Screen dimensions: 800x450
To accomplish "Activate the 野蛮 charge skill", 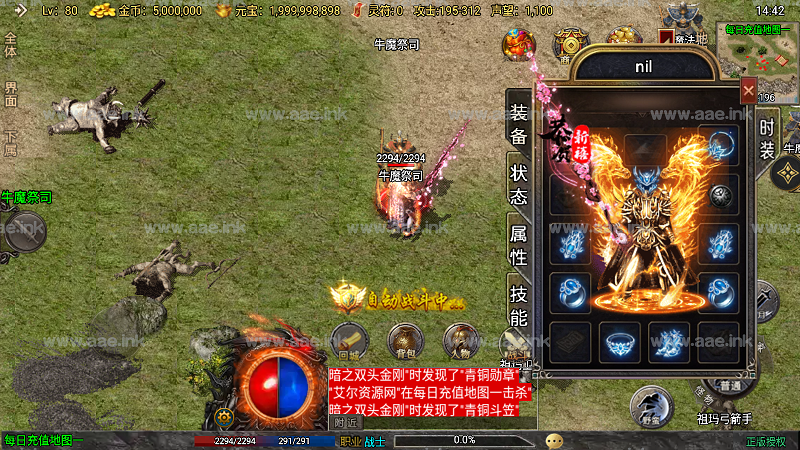I will click(650, 406).
